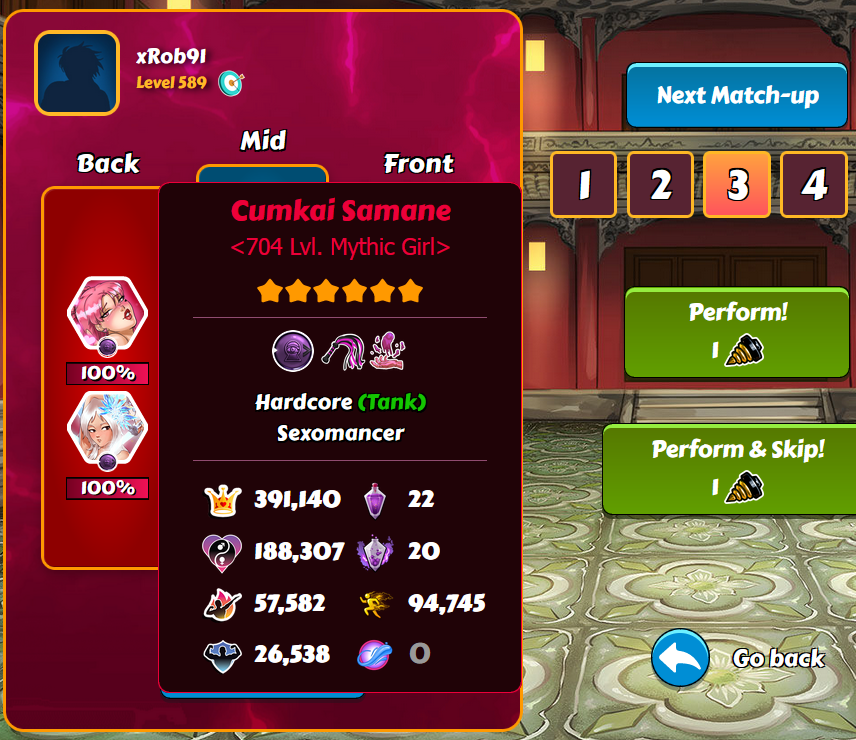Select the pink-haired girl in Back row
The width and height of the screenshot is (856, 740).
tap(107, 311)
